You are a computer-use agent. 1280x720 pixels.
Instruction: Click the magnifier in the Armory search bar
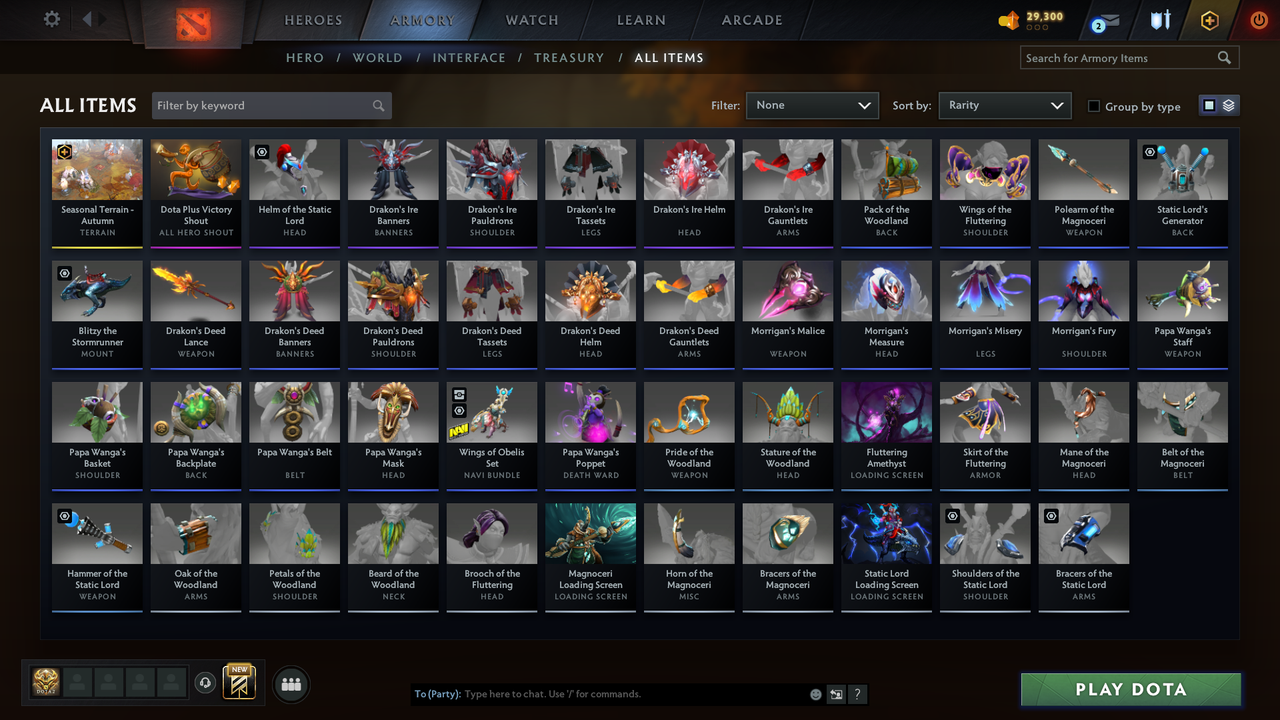1225,58
